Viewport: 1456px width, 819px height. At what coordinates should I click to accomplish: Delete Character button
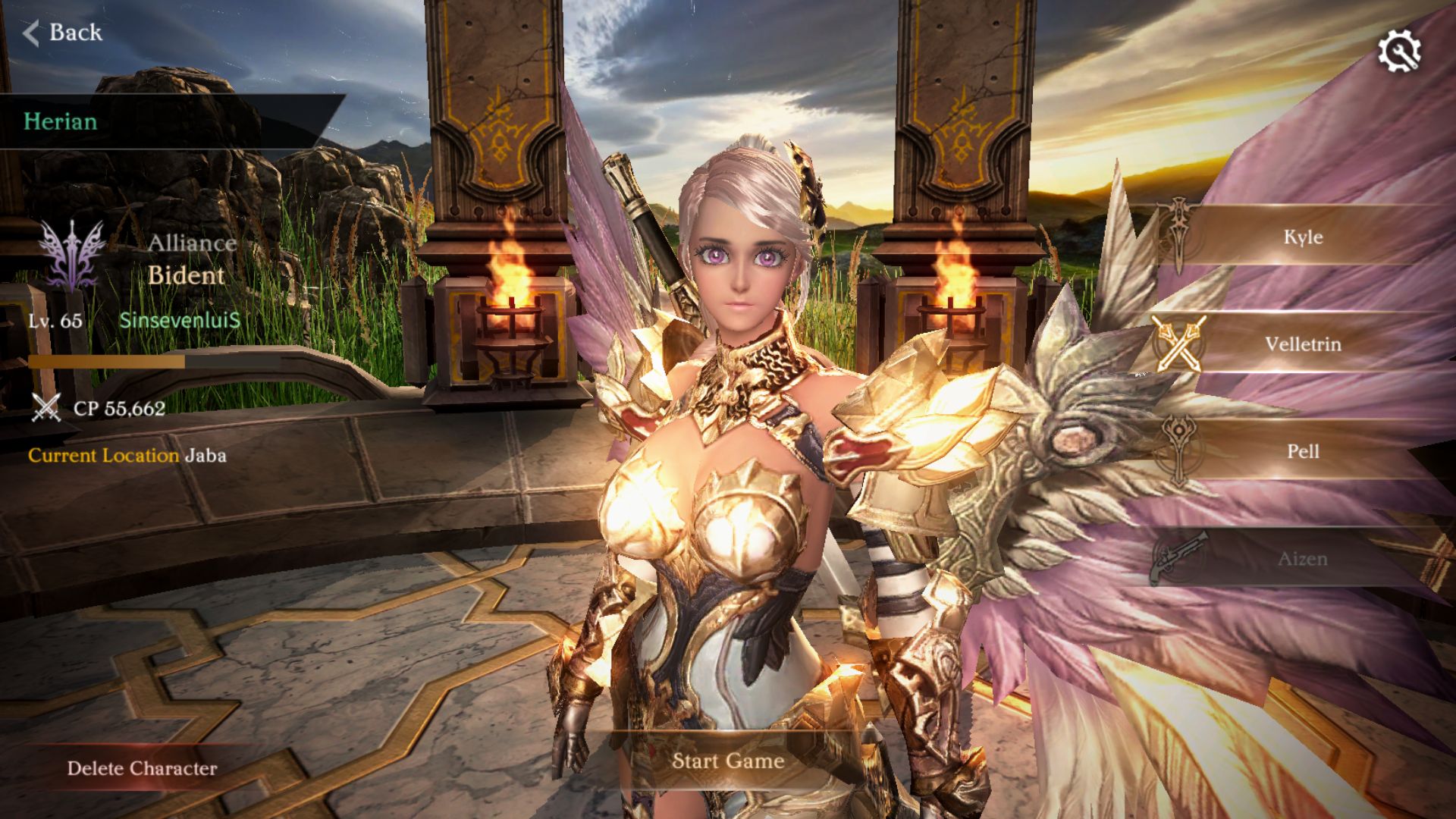point(142,768)
